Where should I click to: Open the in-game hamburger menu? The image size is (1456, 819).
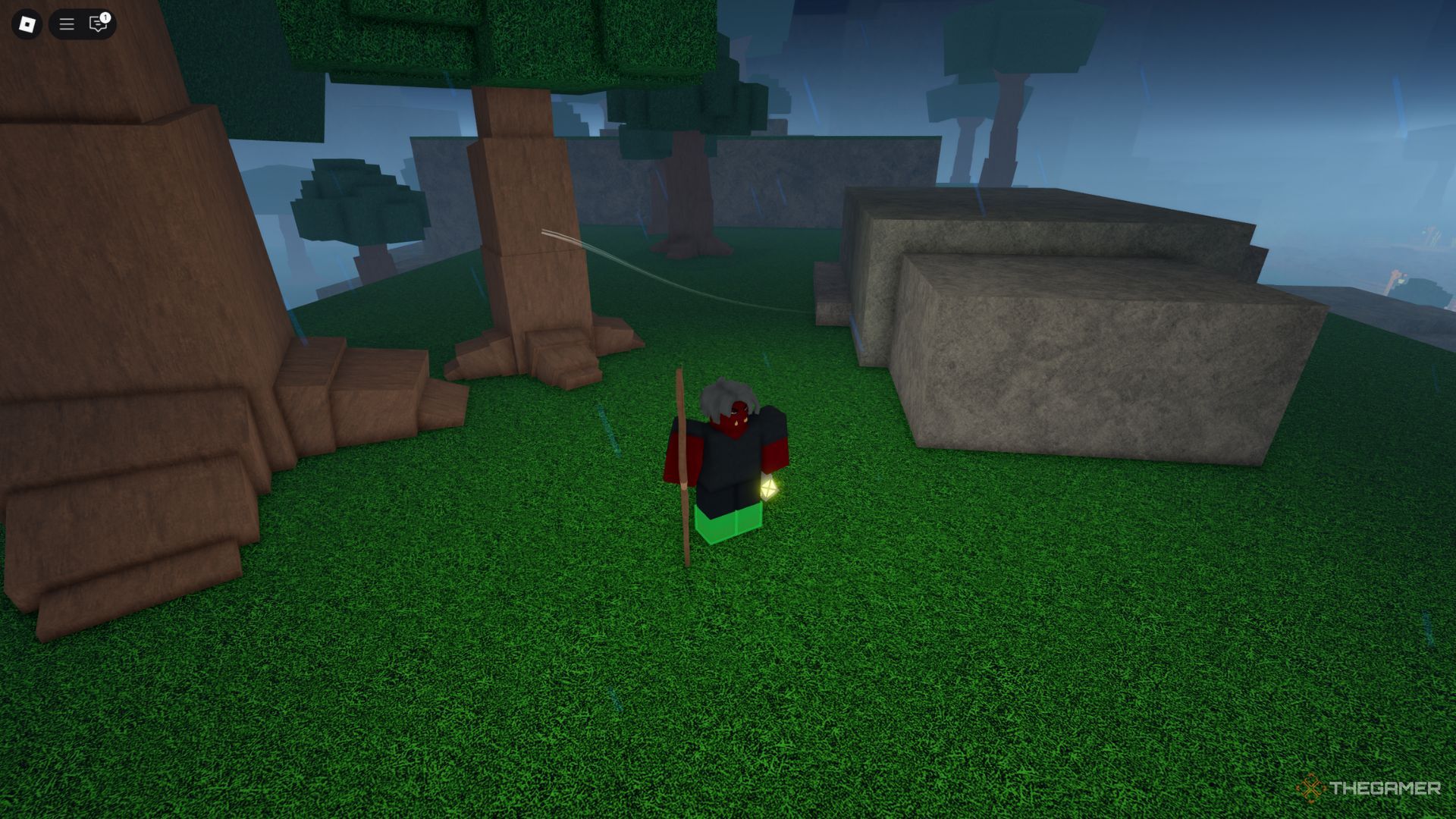[x=66, y=24]
